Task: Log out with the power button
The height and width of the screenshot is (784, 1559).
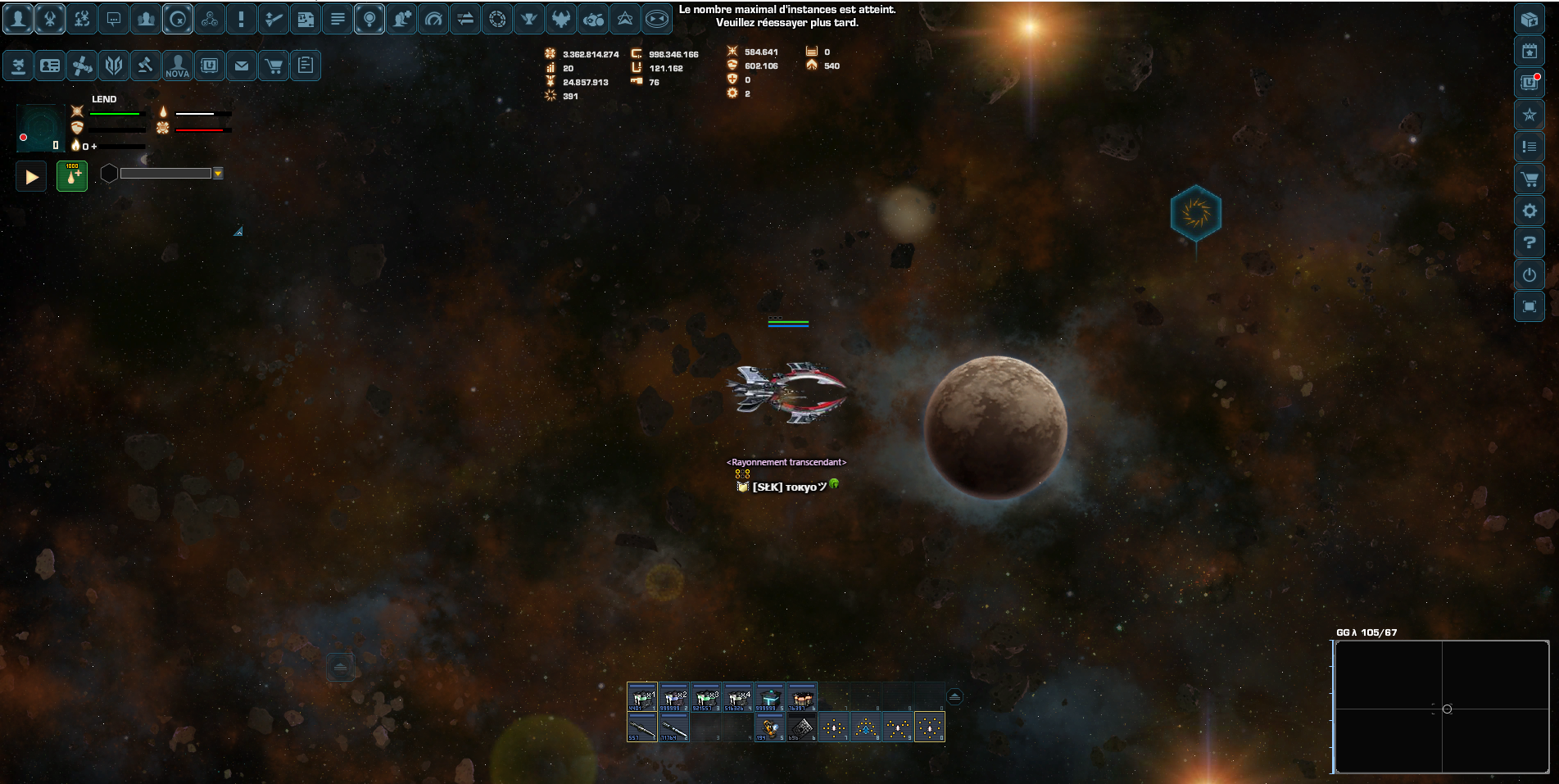Action: click(x=1529, y=275)
